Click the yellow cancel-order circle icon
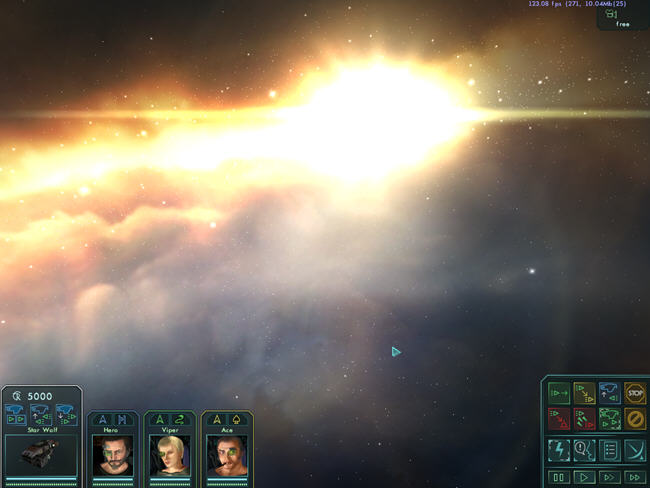The width and height of the screenshot is (650, 488). (x=635, y=419)
